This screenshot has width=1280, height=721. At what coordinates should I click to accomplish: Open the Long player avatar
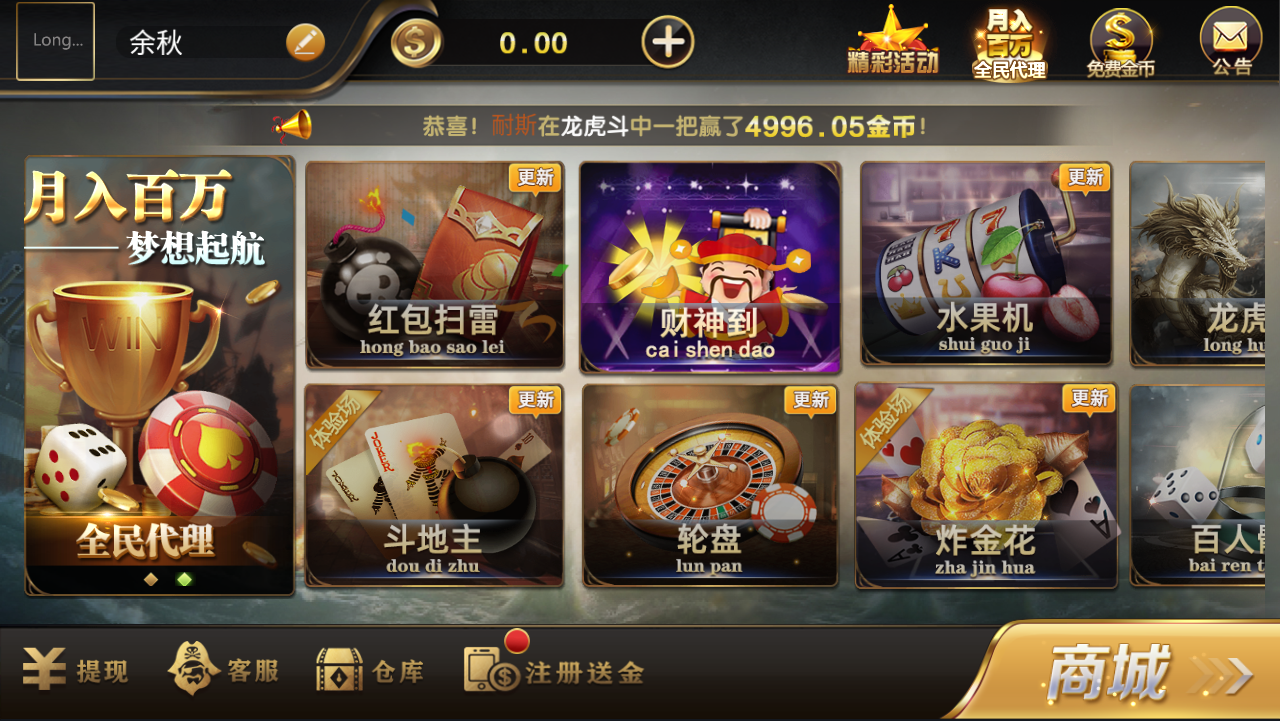click(x=55, y=40)
